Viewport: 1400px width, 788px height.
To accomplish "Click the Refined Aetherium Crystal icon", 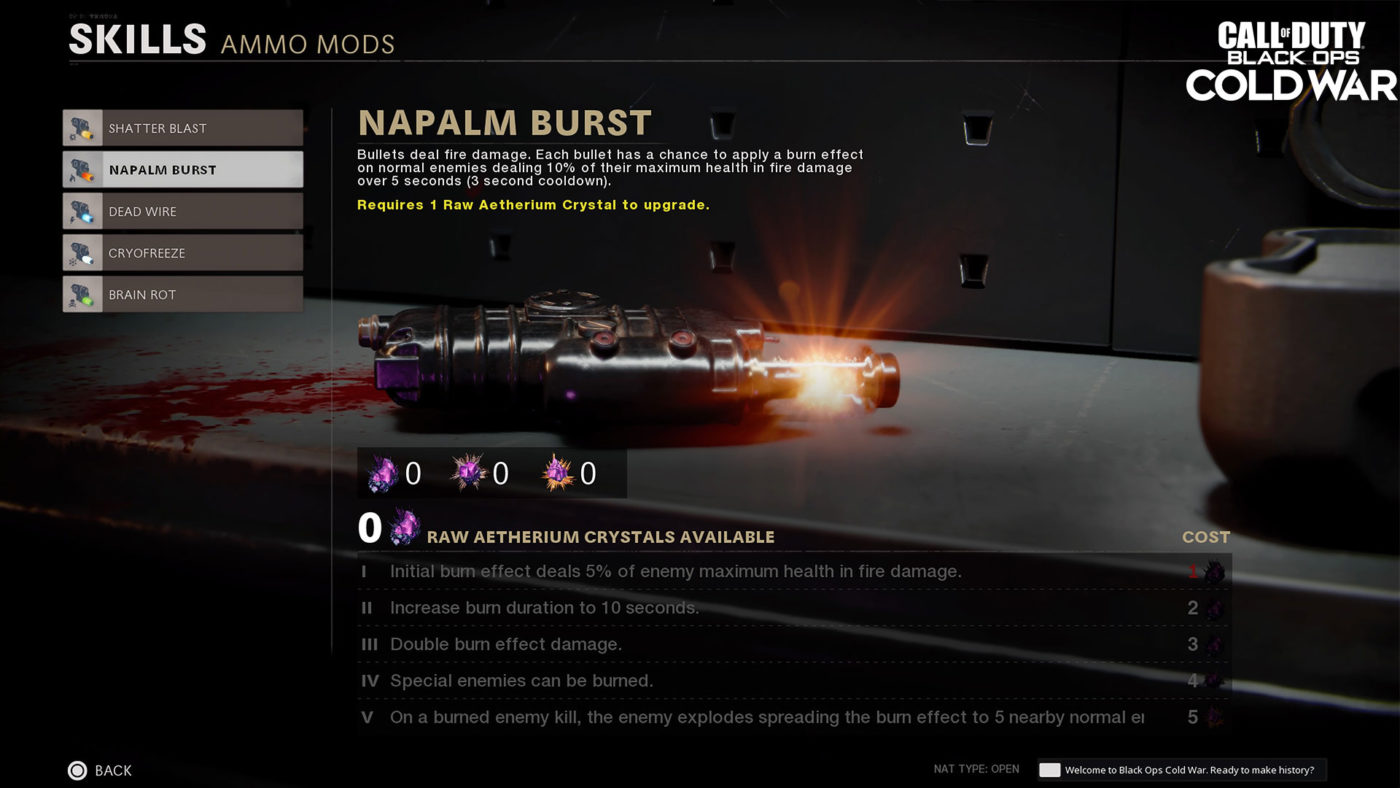I will (x=466, y=473).
